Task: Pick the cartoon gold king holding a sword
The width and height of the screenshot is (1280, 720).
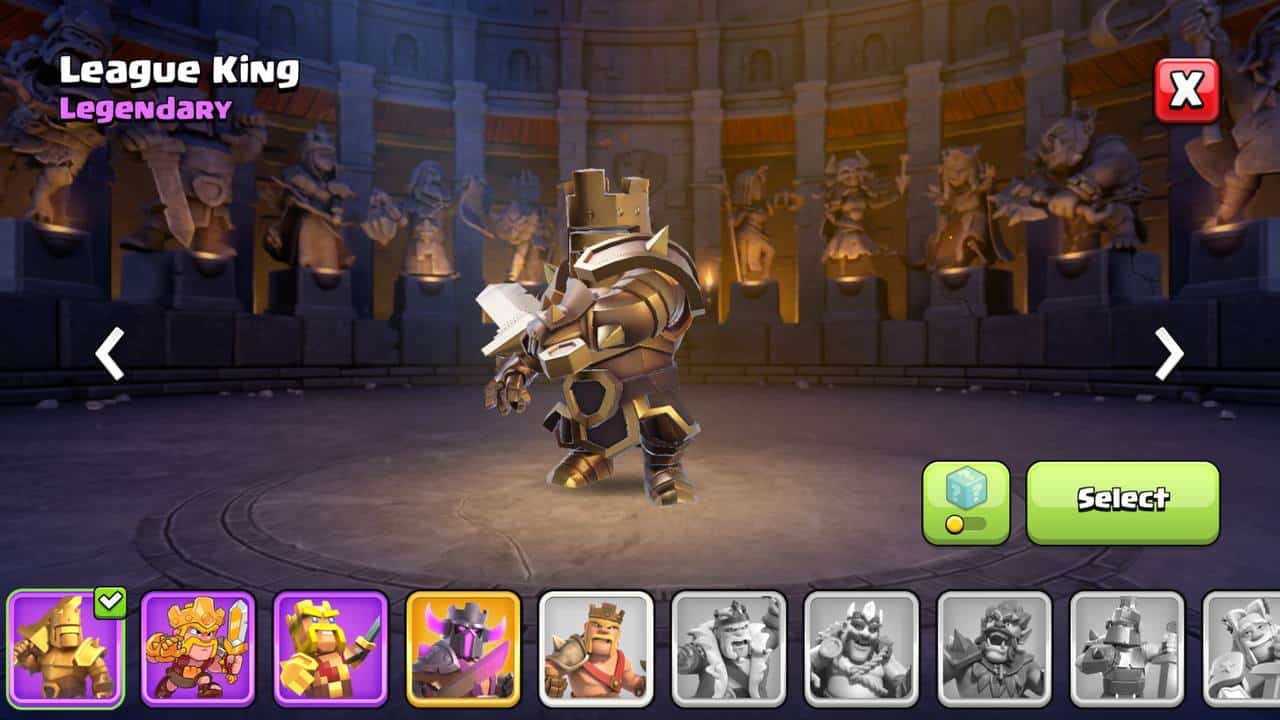Action: coord(198,649)
